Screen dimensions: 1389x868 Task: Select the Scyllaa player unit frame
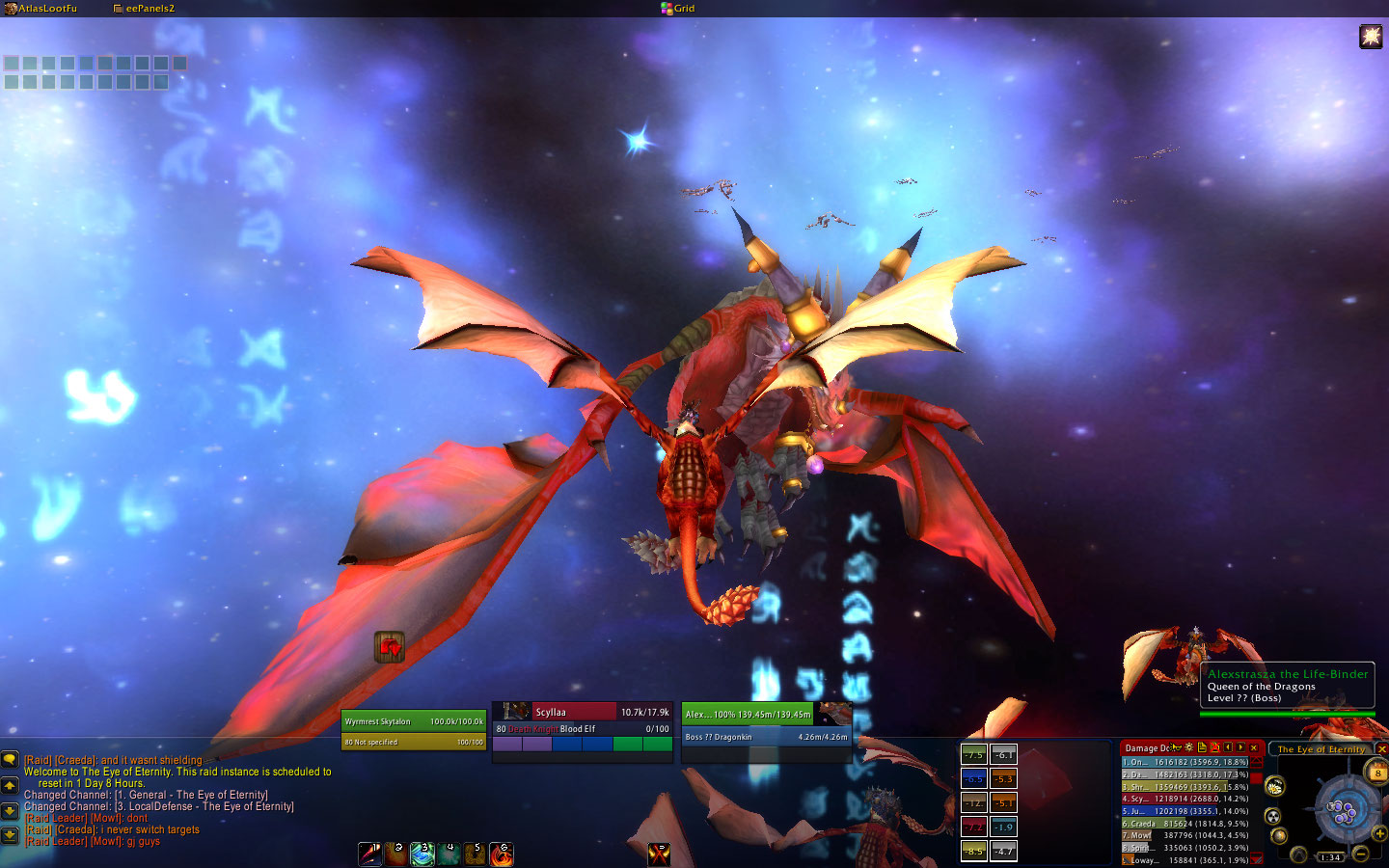click(x=582, y=720)
